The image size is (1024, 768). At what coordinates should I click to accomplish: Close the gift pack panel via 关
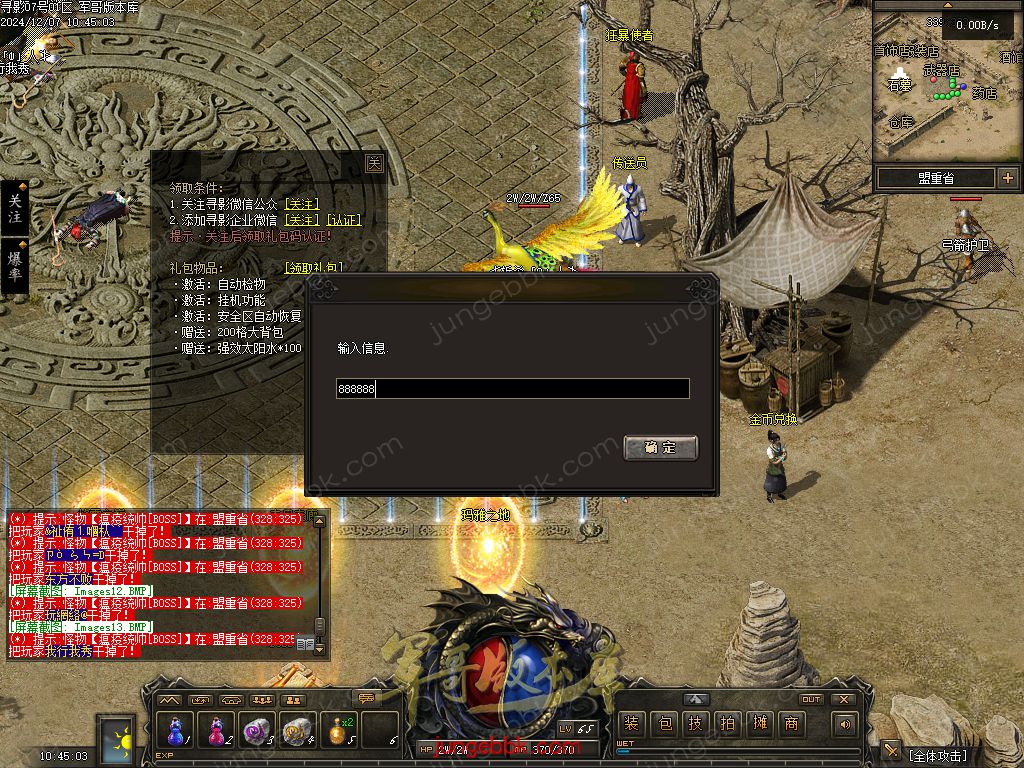pos(374,163)
